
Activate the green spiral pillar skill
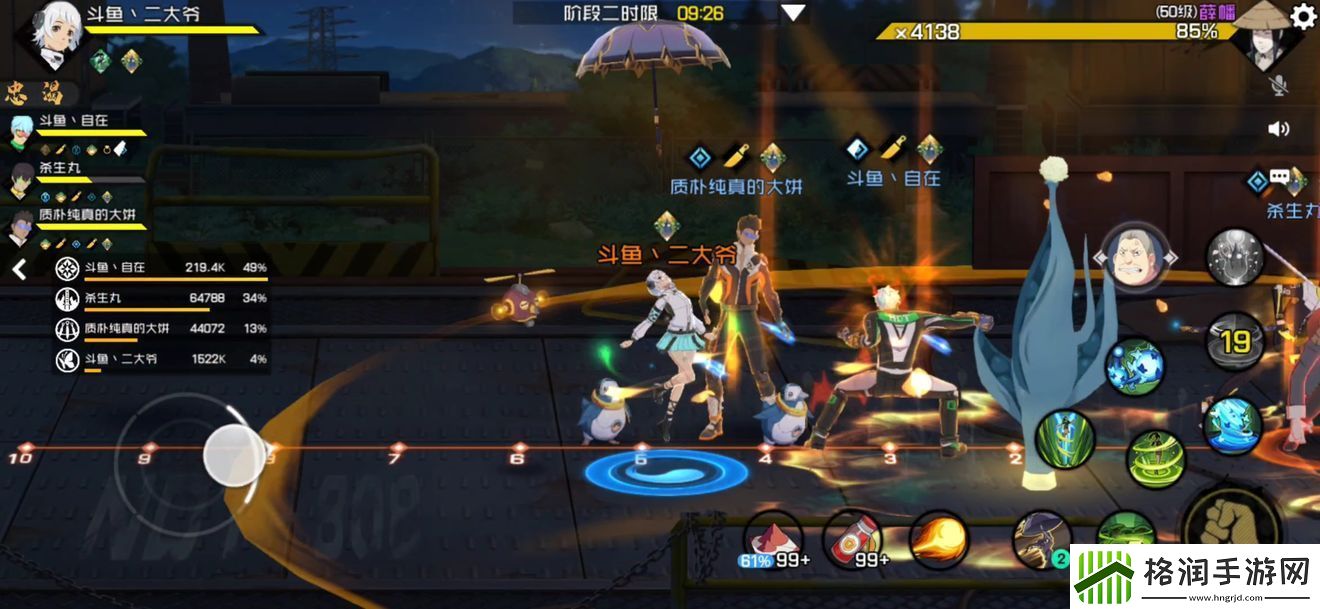(1065, 440)
